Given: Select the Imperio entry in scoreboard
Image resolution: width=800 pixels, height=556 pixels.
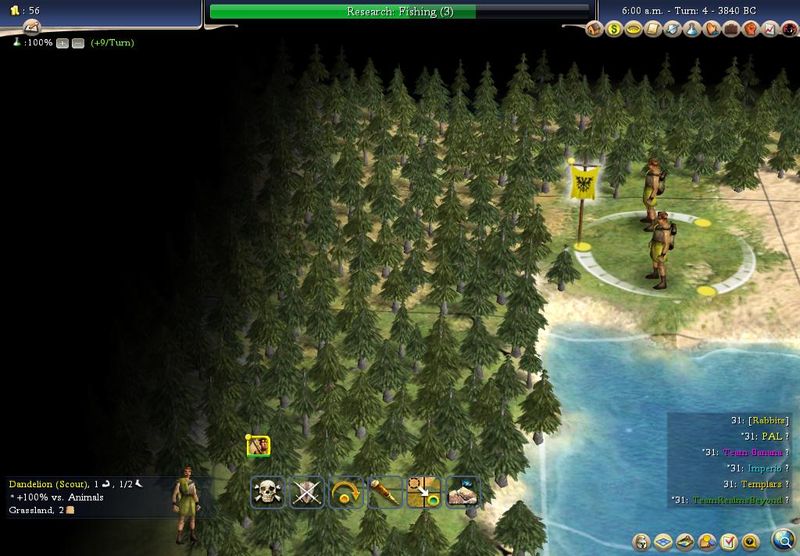Looking at the screenshot, I should (753, 467).
